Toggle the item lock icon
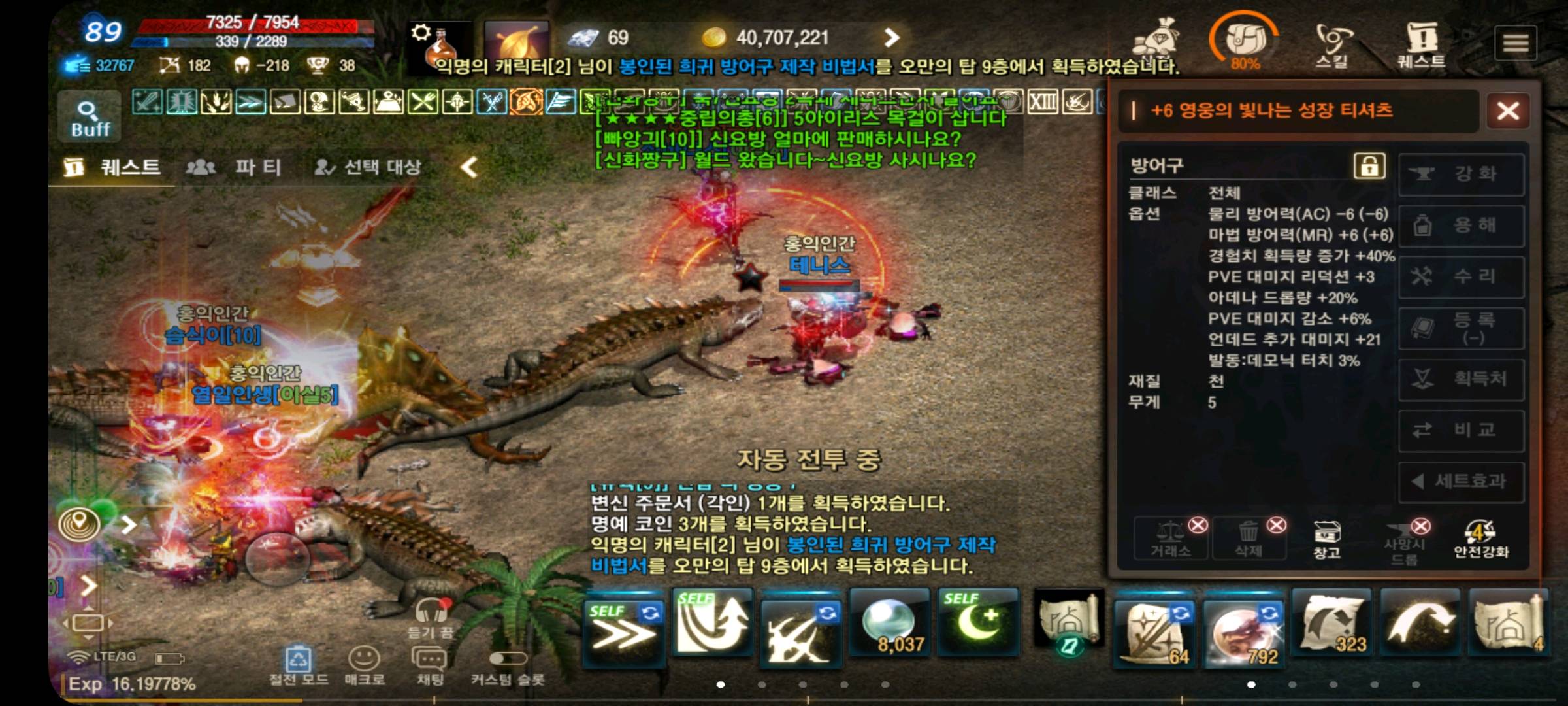The image size is (1568, 706). pos(1369,165)
